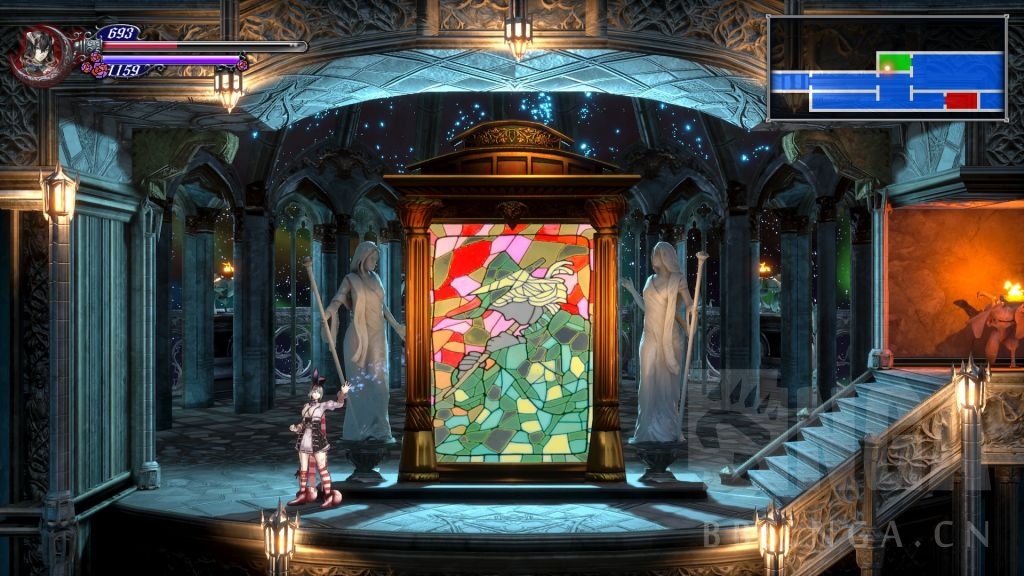Screen dimensions: 1024x576
Task: Select the red room on the minimap
Action: point(960,100)
